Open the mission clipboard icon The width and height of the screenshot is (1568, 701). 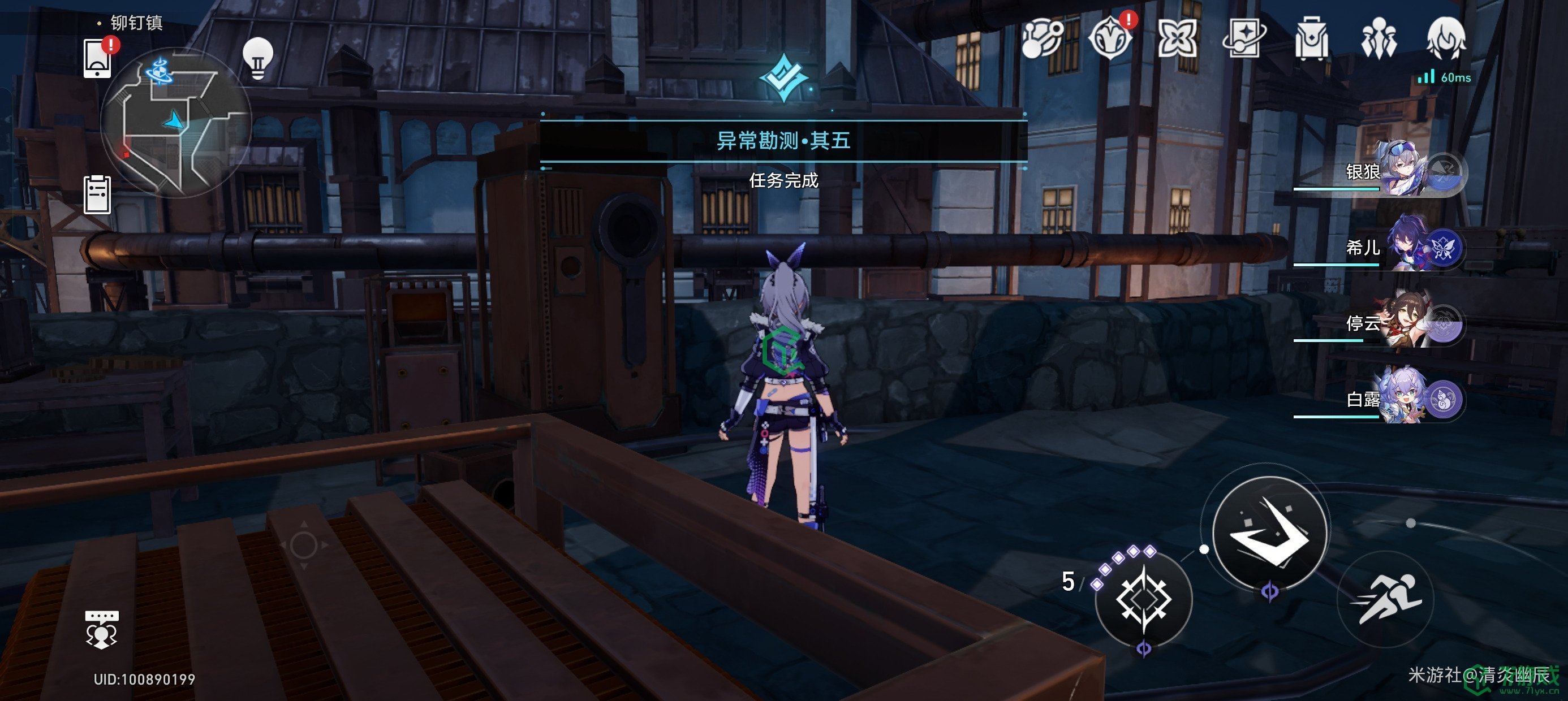pyautogui.click(x=97, y=194)
